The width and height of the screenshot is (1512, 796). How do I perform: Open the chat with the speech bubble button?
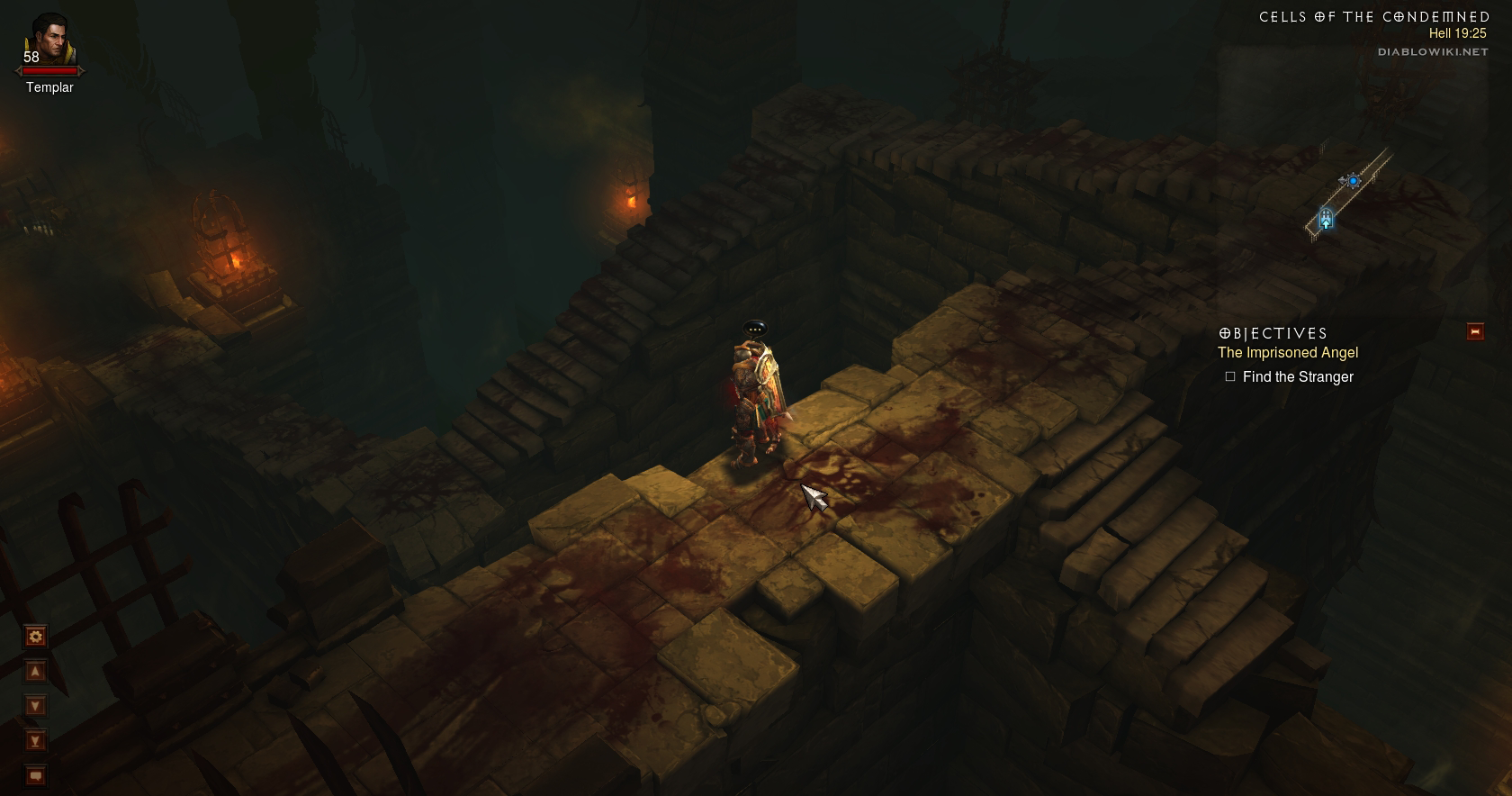[36, 775]
